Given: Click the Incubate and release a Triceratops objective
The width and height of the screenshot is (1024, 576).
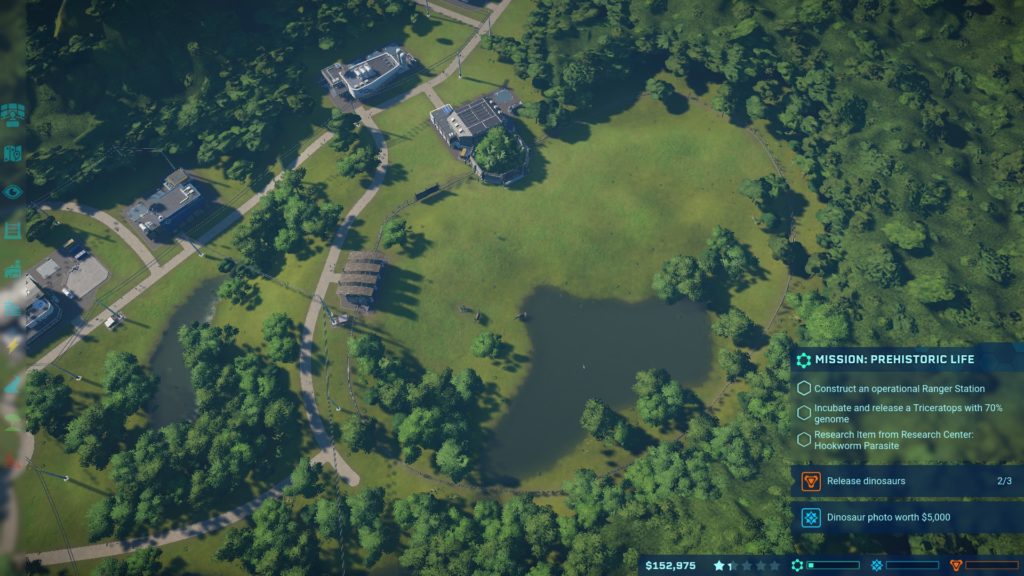Looking at the screenshot, I should pyautogui.click(x=905, y=412).
